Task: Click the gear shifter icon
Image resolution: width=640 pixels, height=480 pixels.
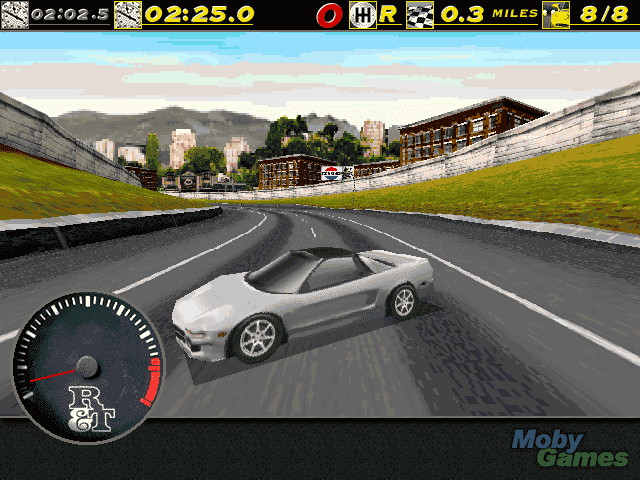Action: pos(361,15)
